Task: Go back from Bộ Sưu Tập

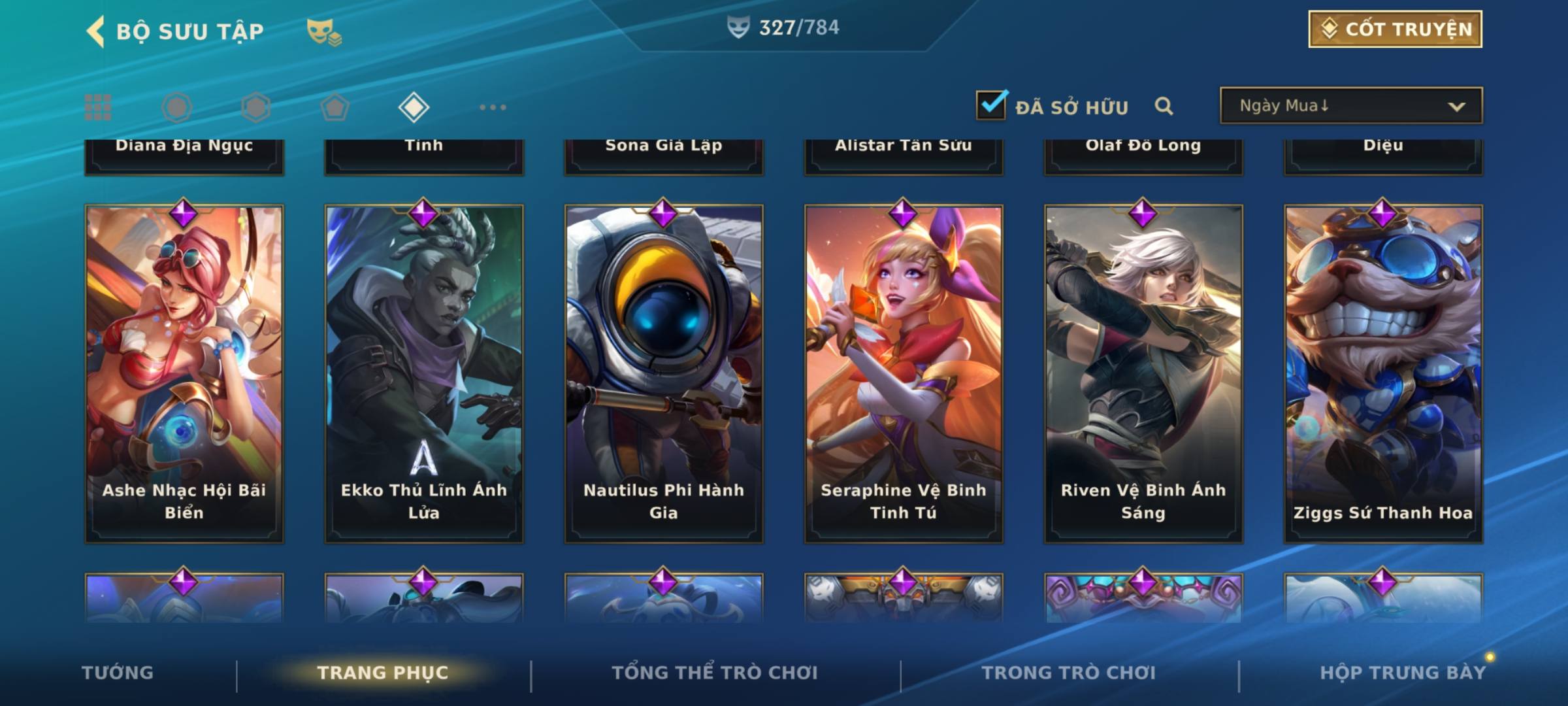Action: [x=95, y=31]
